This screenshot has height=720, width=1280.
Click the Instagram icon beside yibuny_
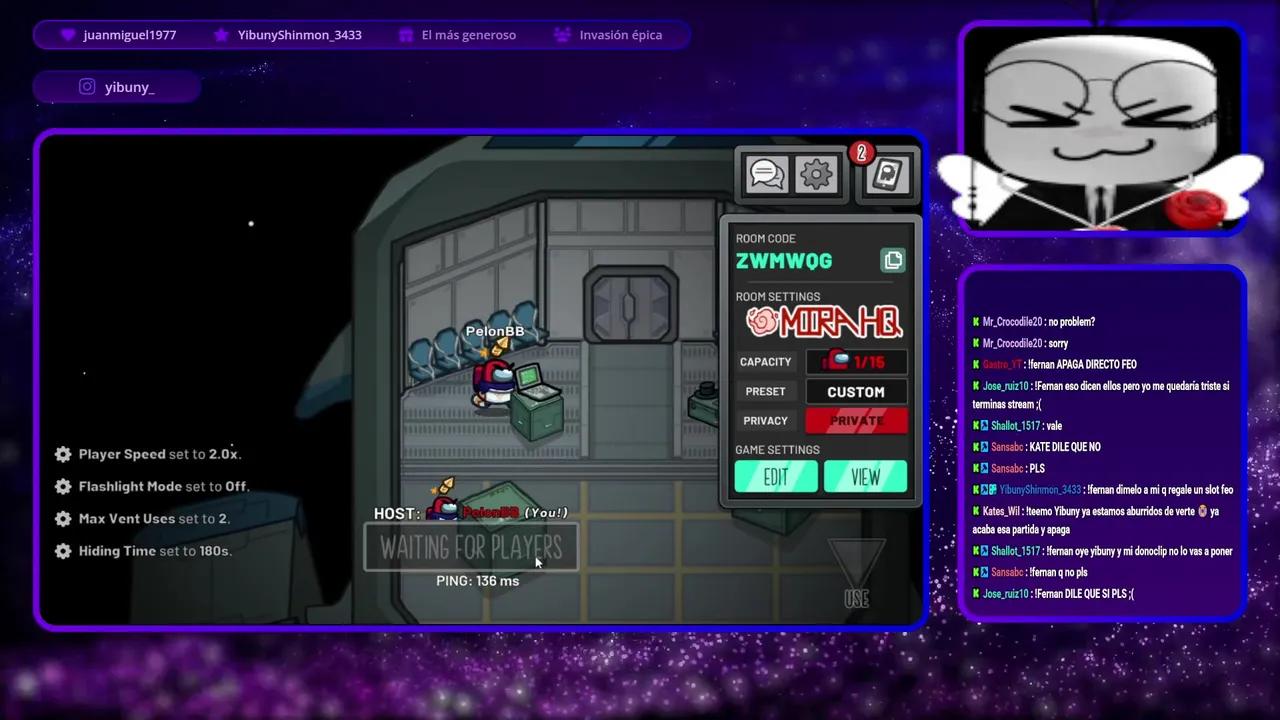click(x=87, y=86)
